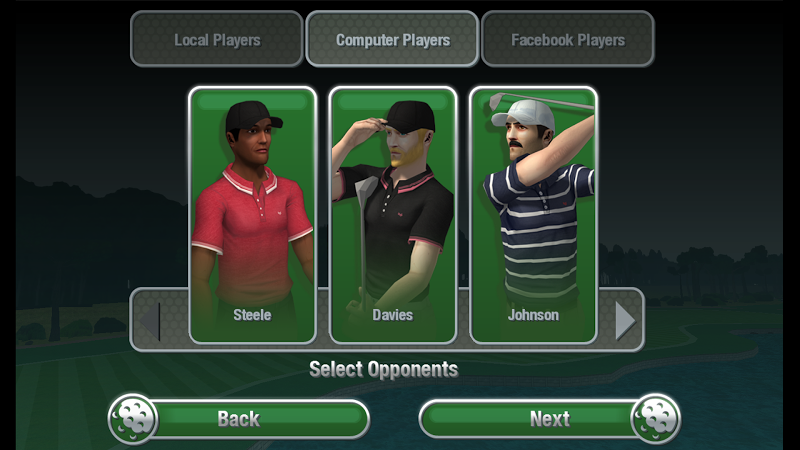Click the left arrow of opponent list
Viewport: 800px width, 450px height.
click(x=148, y=320)
